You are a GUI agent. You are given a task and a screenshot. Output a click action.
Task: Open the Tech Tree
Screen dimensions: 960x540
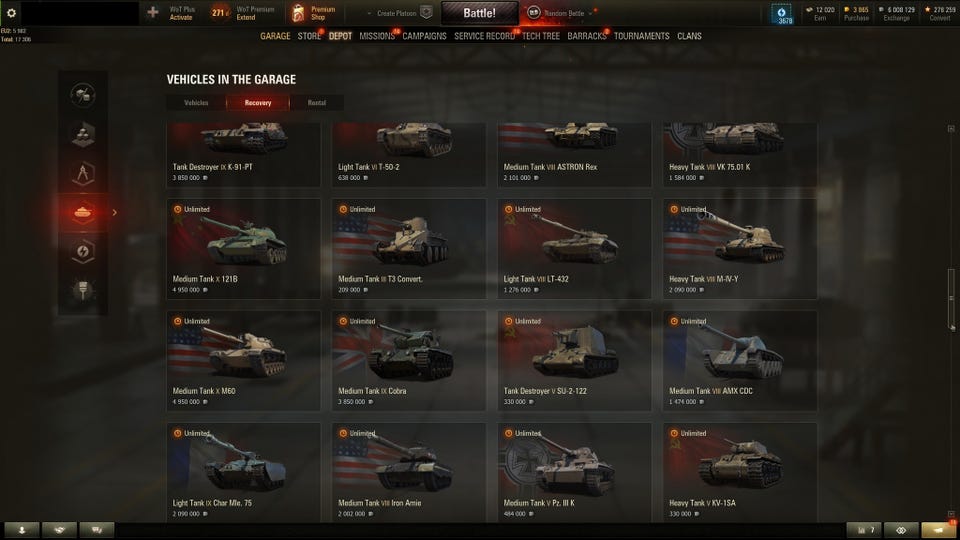541,36
